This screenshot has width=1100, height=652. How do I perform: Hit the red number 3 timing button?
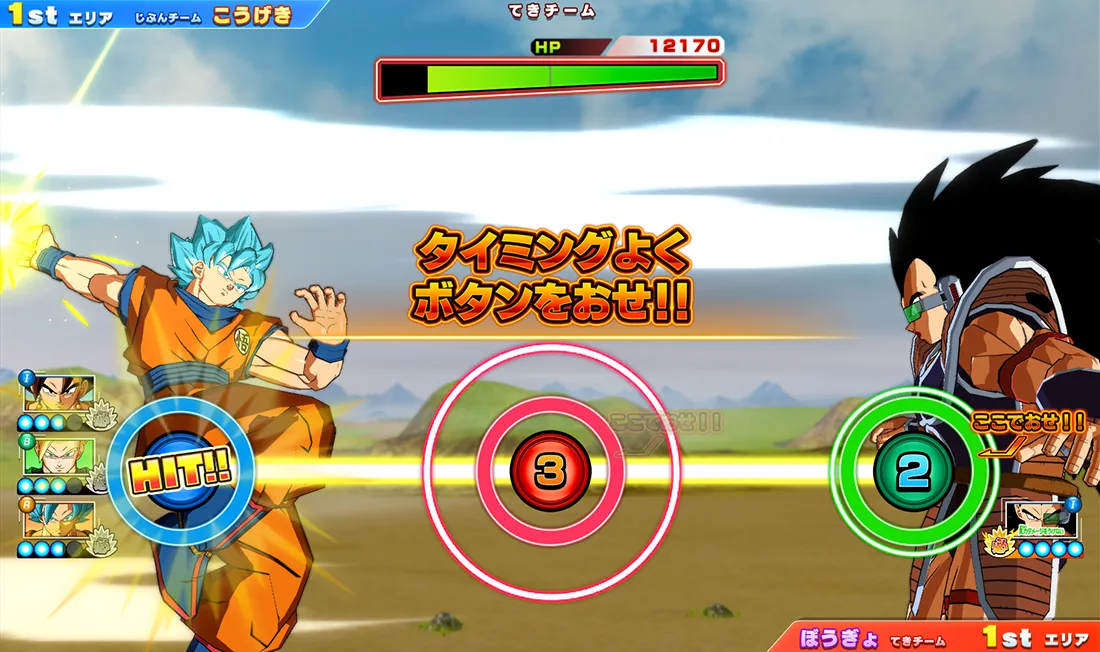[550, 471]
